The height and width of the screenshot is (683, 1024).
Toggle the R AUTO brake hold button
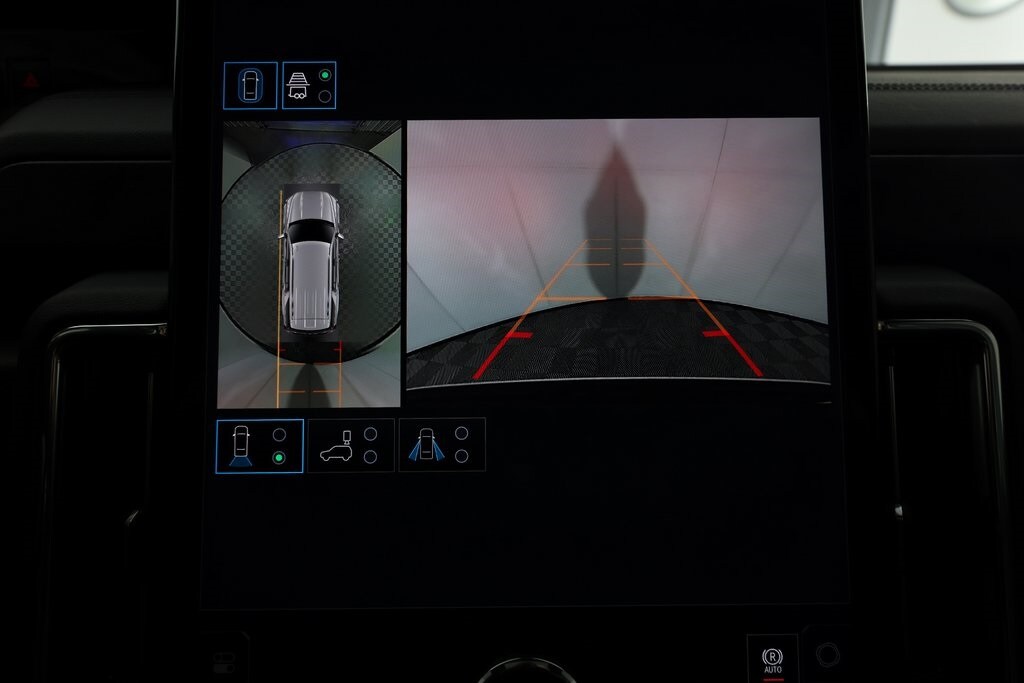pos(772,659)
